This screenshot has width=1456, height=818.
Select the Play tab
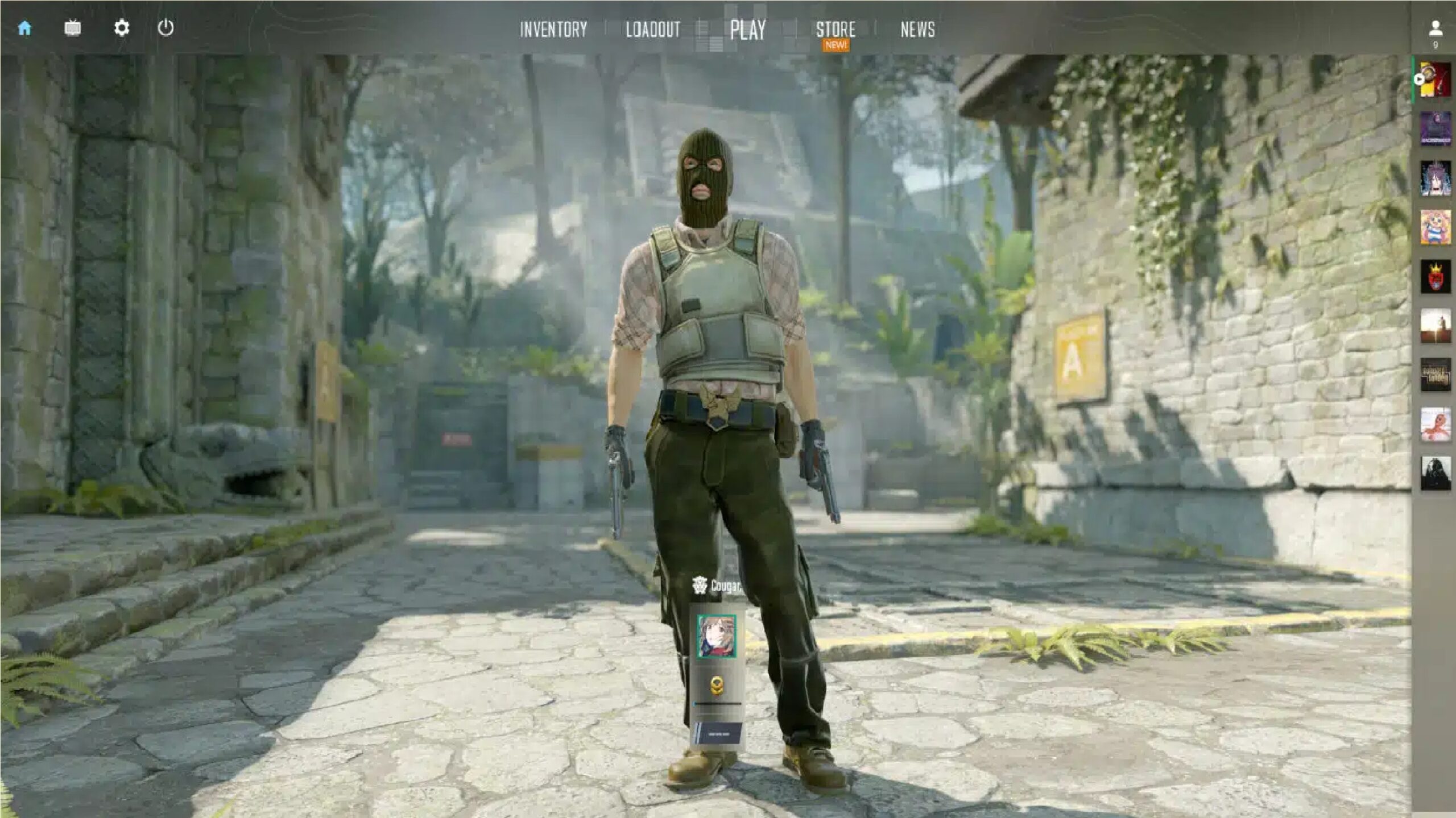pyautogui.click(x=747, y=30)
